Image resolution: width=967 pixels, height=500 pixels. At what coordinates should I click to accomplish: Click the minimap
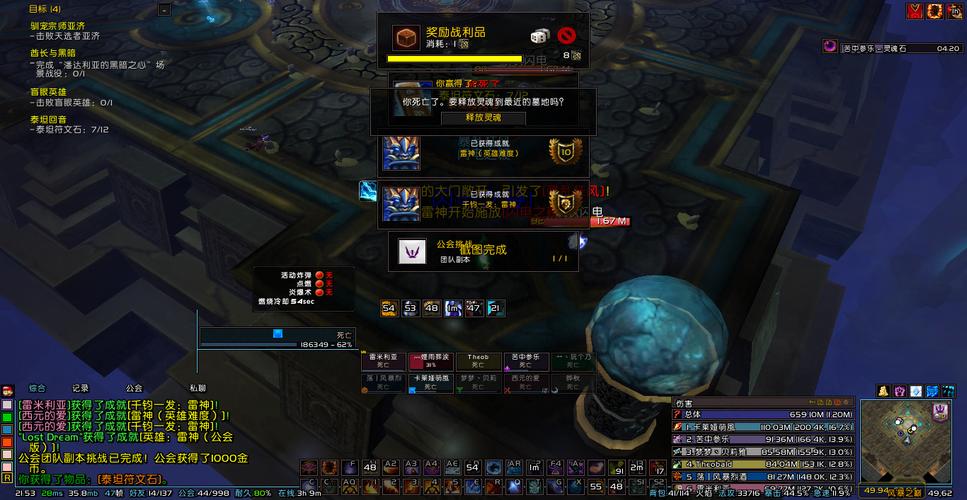coord(902,440)
